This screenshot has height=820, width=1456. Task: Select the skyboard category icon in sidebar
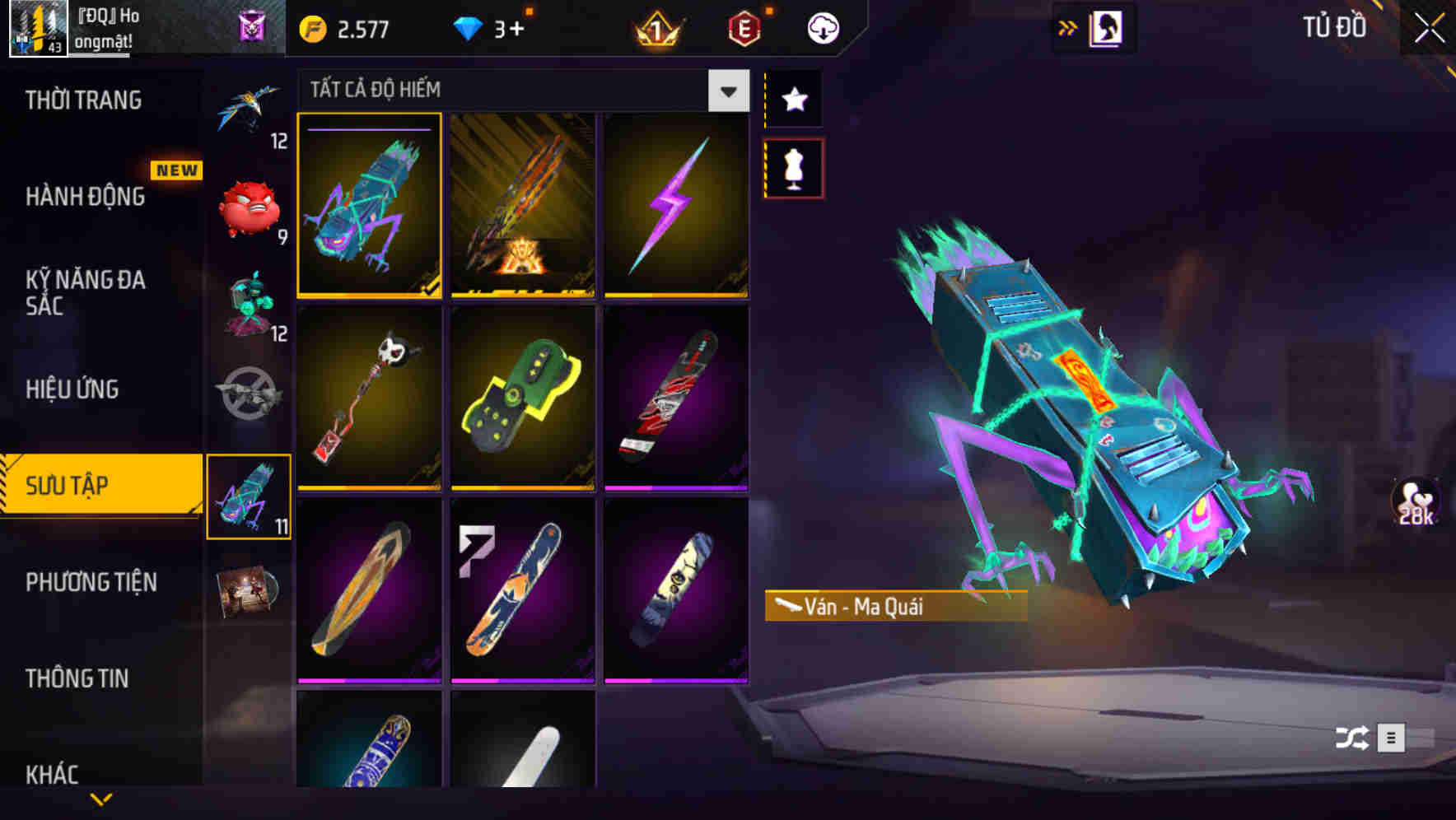pyautogui.click(x=250, y=494)
